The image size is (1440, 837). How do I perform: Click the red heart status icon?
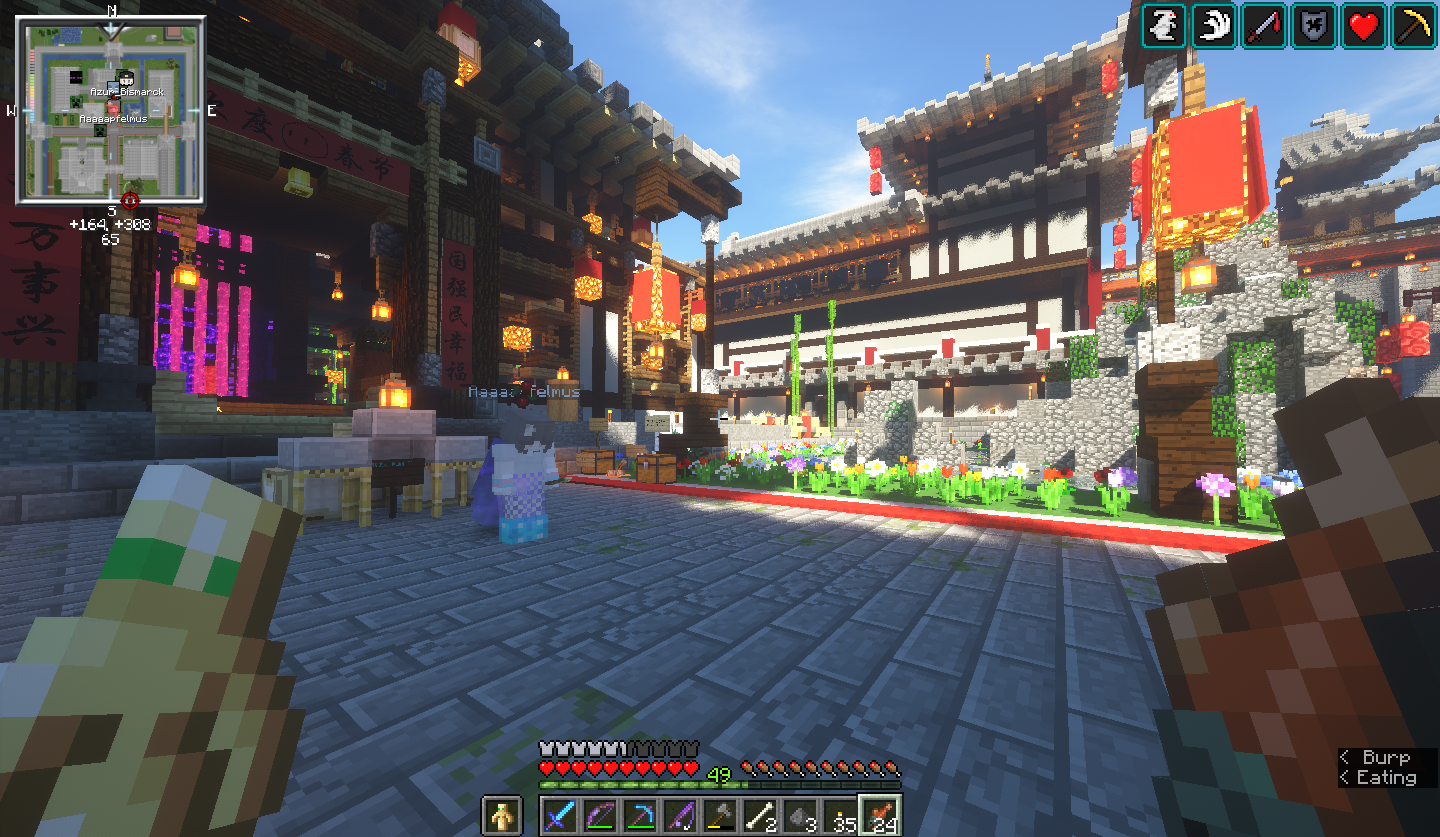(x=1364, y=26)
